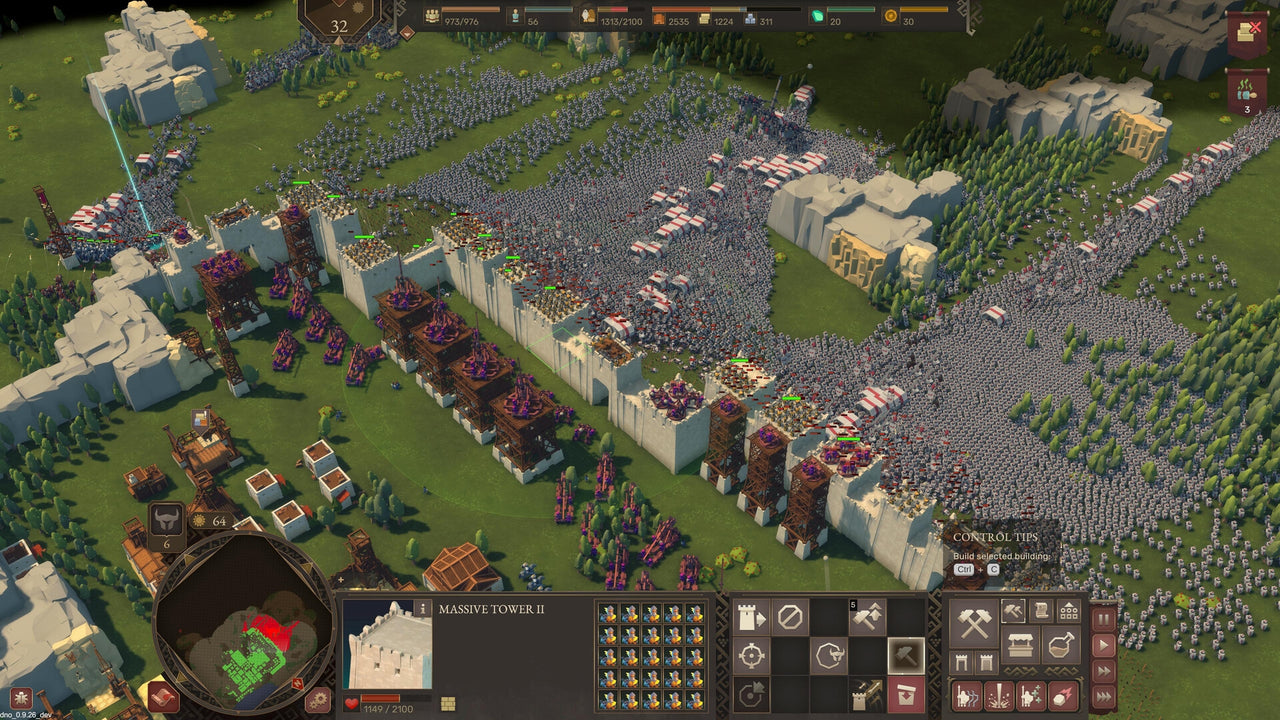Screen dimensions: 1280x720
Task: Select the building upgrade hammer with arrow
Action: (x=867, y=615)
